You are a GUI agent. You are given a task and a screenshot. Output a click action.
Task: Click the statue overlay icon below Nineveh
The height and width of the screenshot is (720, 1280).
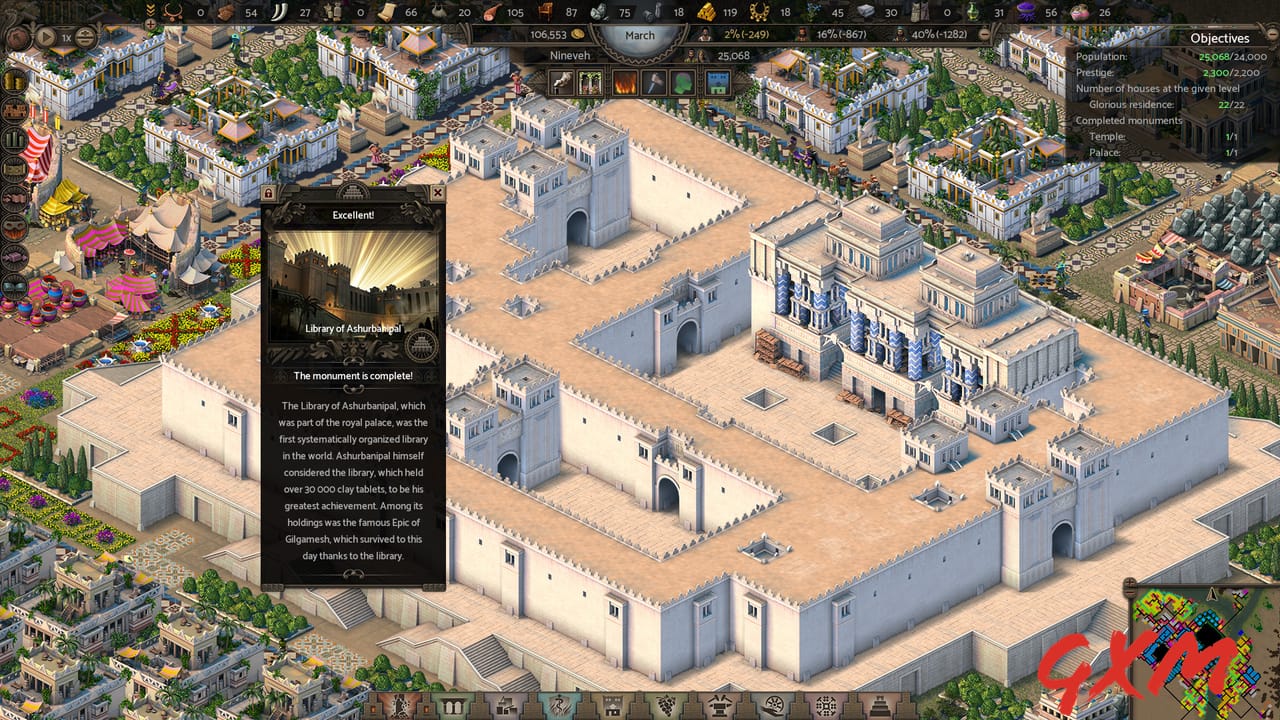[561, 82]
